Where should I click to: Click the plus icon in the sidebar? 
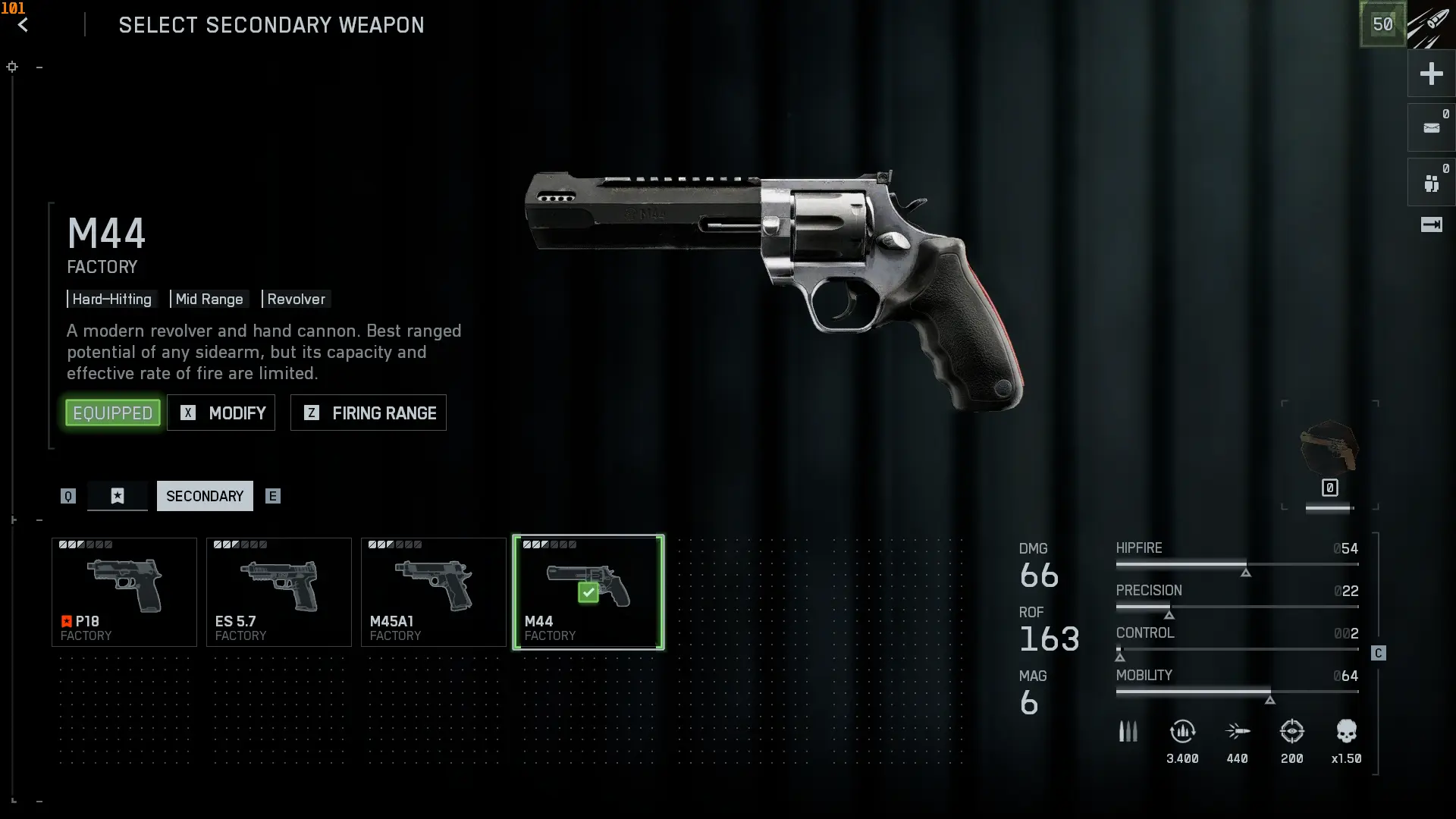pyautogui.click(x=1431, y=74)
